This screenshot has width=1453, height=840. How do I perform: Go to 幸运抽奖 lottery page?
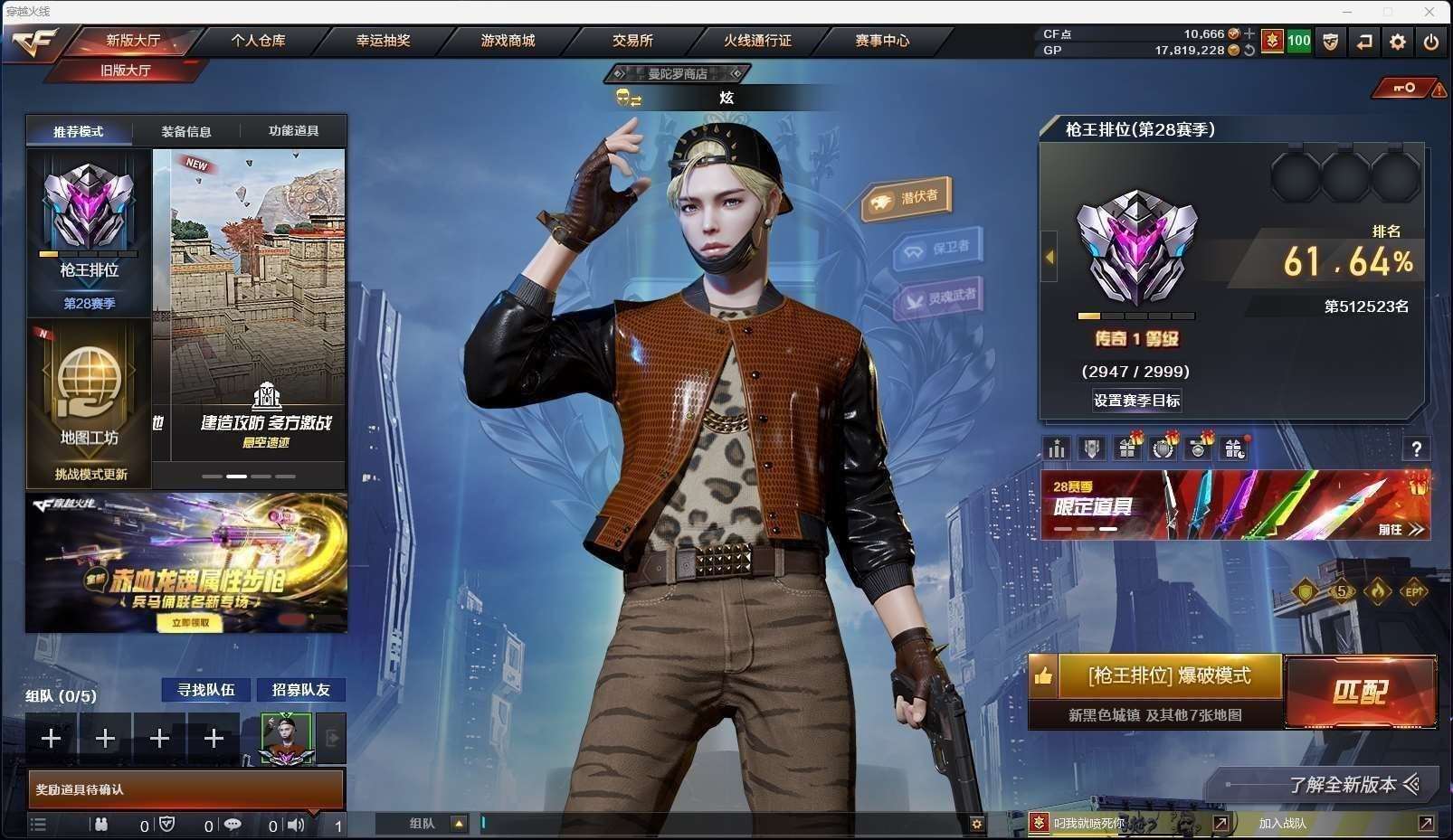[x=383, y=41]
